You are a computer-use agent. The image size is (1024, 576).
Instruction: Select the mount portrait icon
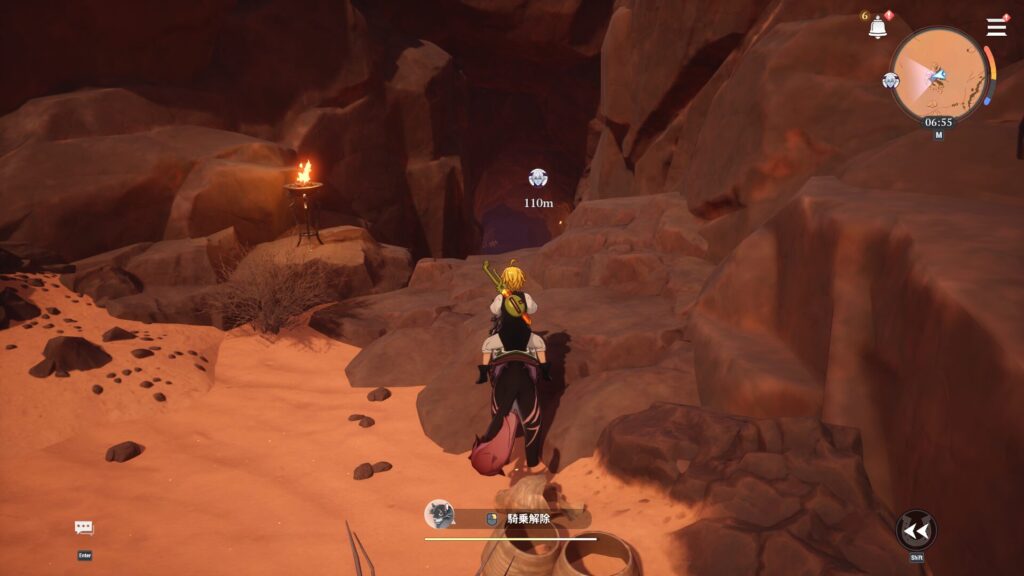[438, 514]
